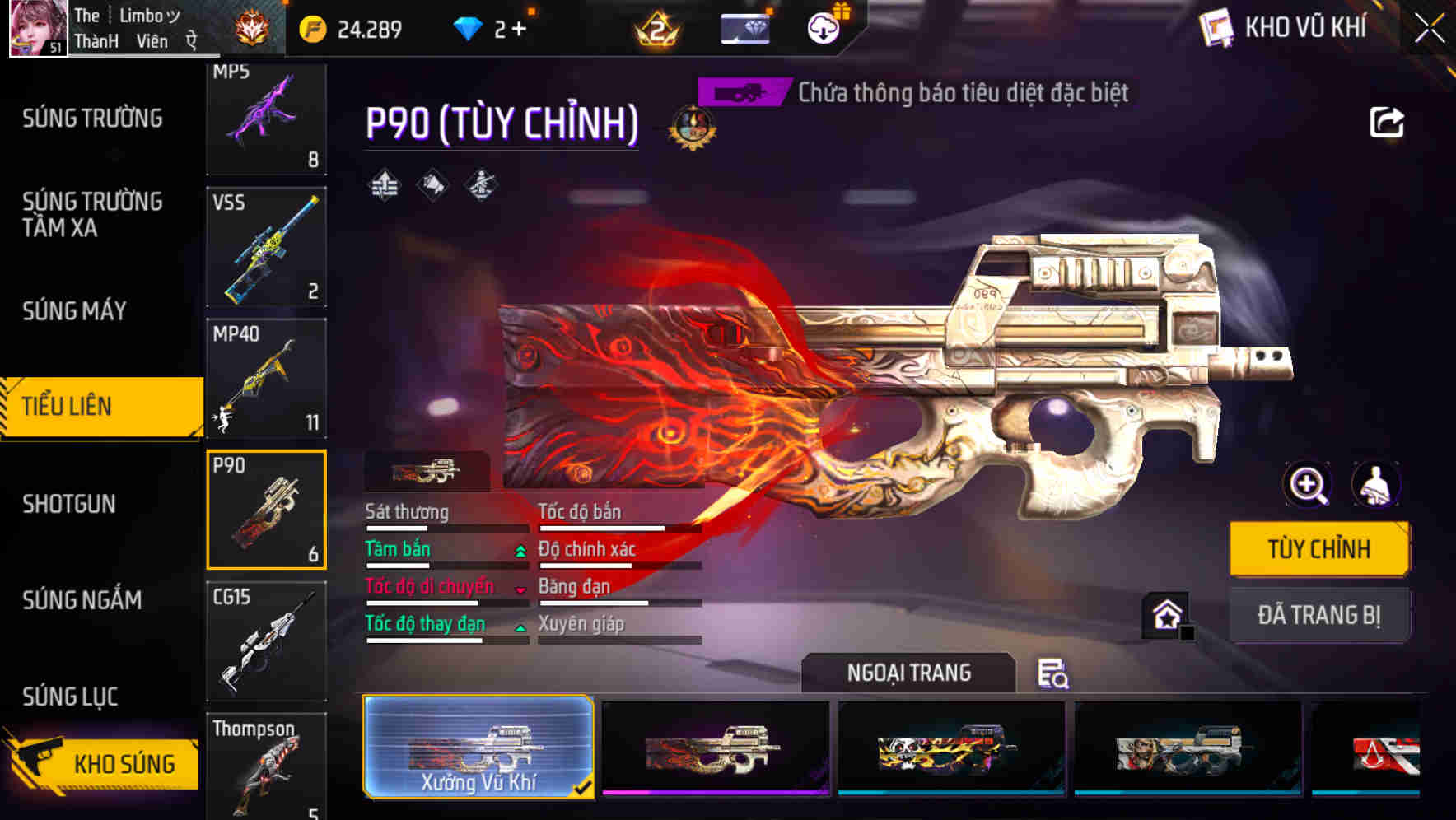This screenshot has height=820, width=1456.
Task: Click the Đã Trang Bị button
Action: (x=1318, y=614)
